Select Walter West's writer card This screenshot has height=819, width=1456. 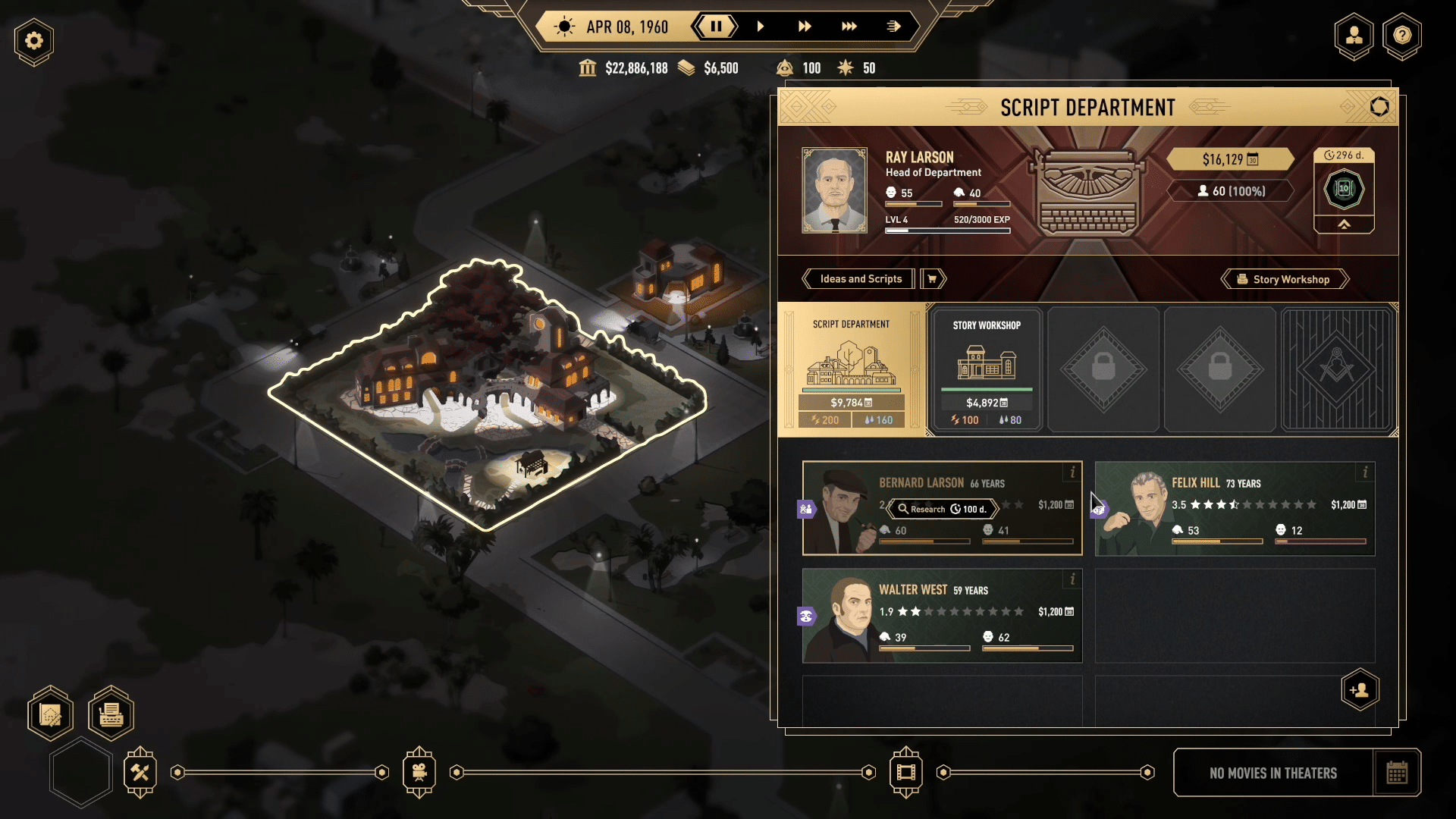coord(942,615)
